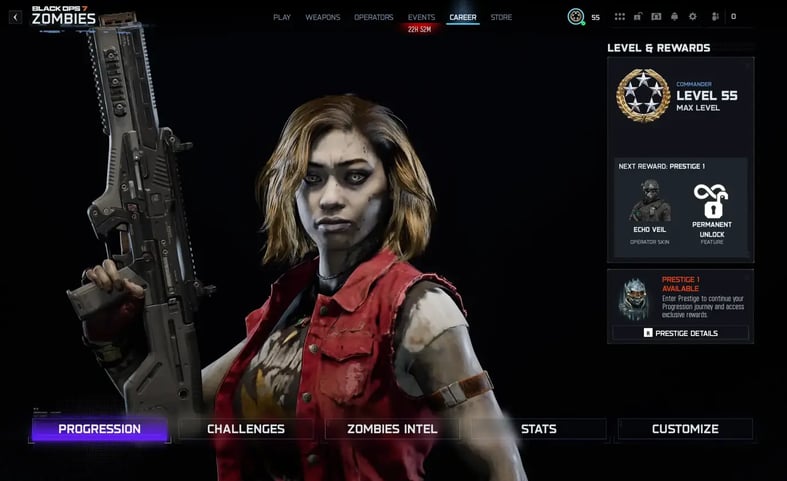Open the notifications bell
The image size is (787, 481).
coord(674,17)
